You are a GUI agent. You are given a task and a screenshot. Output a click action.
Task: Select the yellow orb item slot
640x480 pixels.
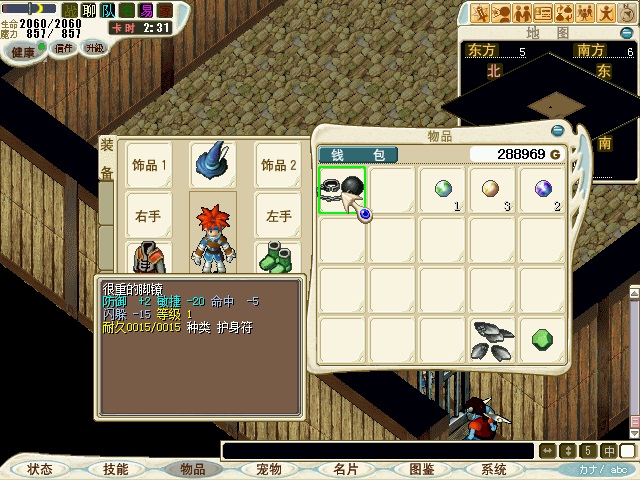[493, 190]
